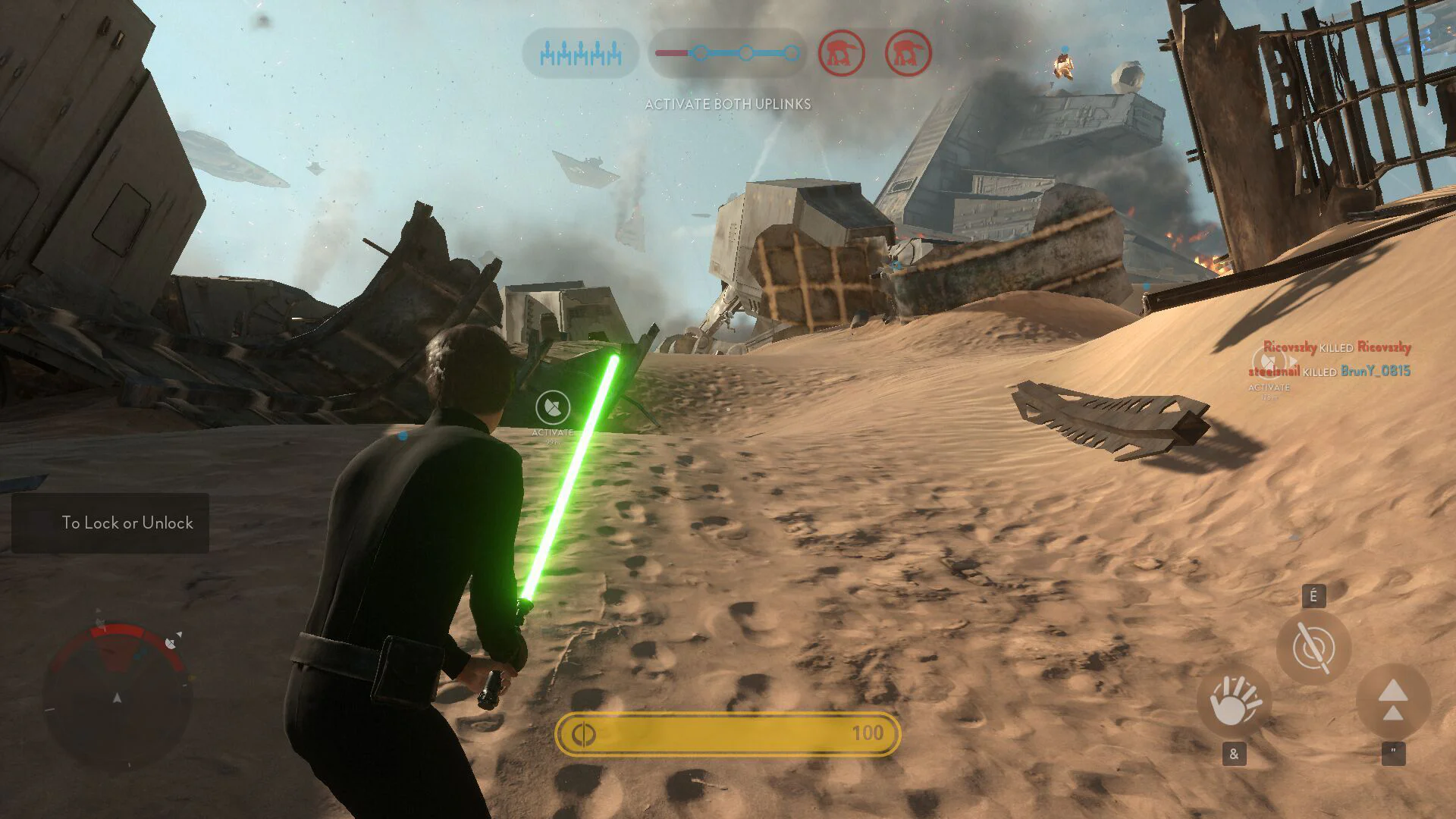Screen dimensions: 1456x819
Task: Click the central ACTIVATE uplink marker icon
Action: [553, 407]
